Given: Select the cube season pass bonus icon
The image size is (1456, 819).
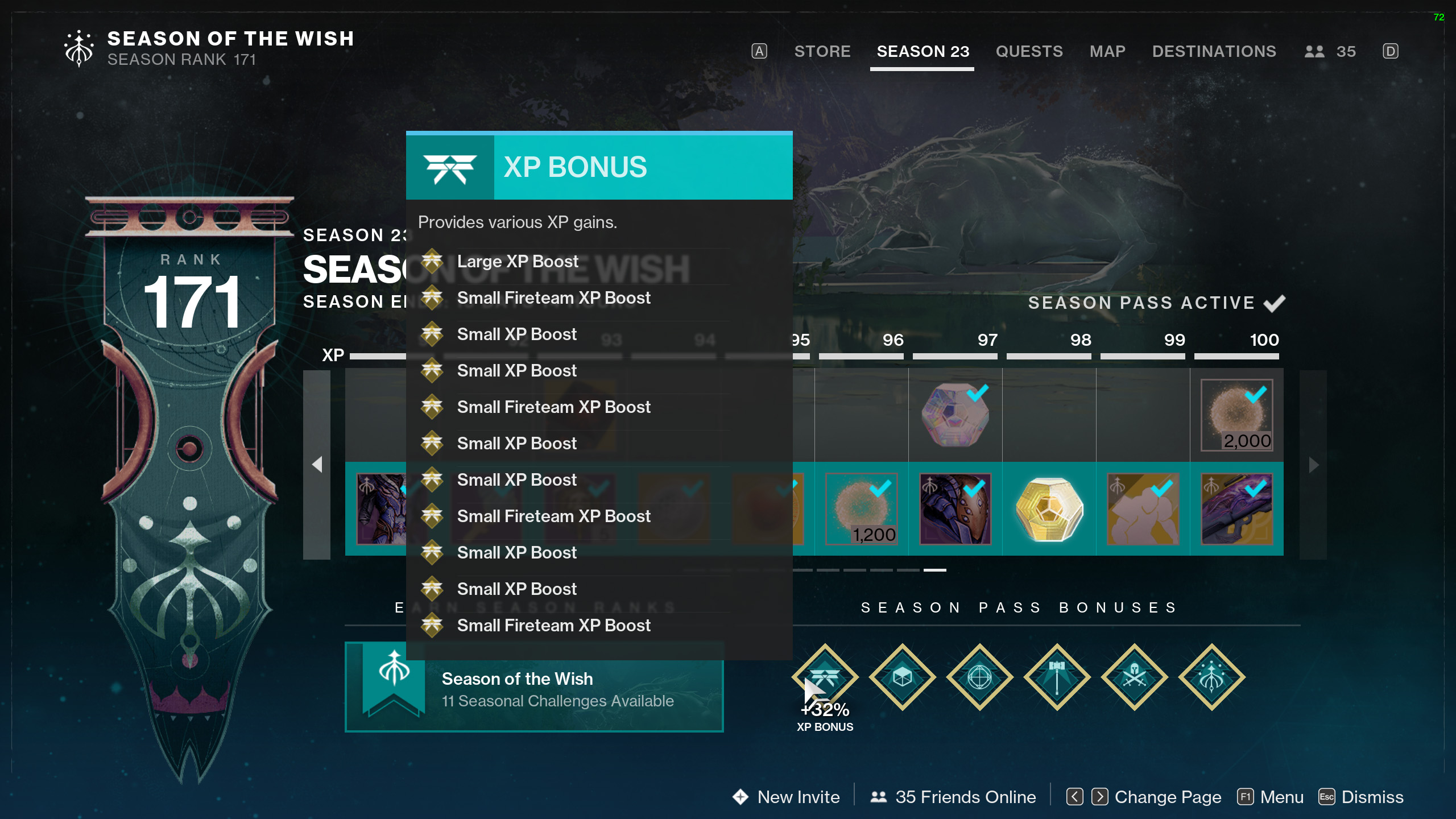Looking at the screenshot, I should coord(902,677).
